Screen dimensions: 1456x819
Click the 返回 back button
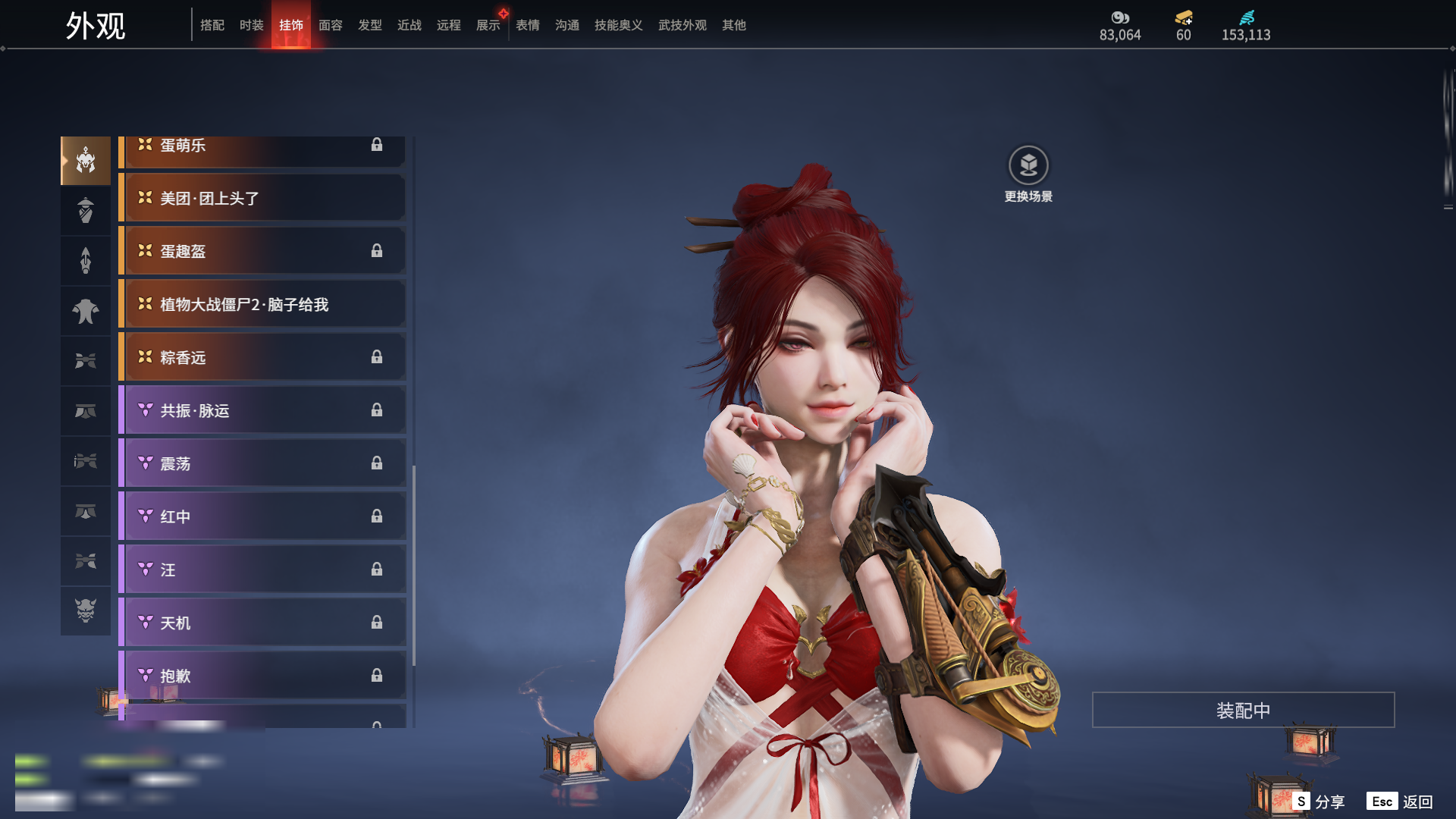pyautogui.click(x=1400, y=802)
